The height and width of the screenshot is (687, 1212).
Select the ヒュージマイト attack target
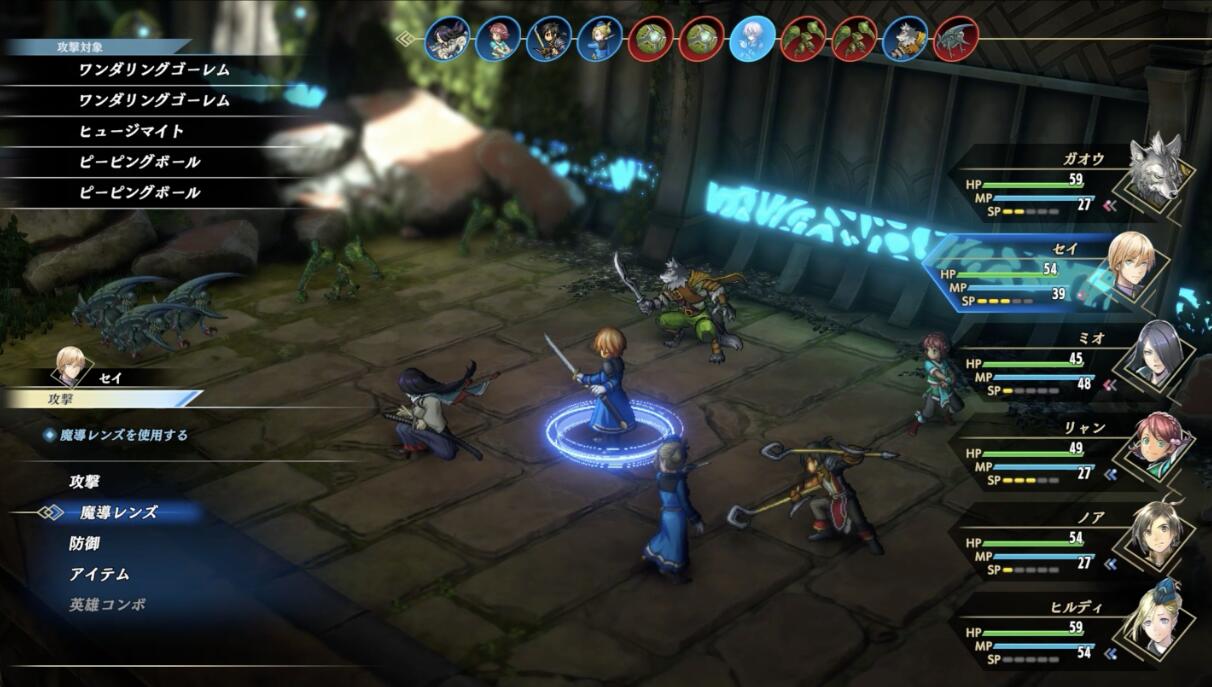131,131
